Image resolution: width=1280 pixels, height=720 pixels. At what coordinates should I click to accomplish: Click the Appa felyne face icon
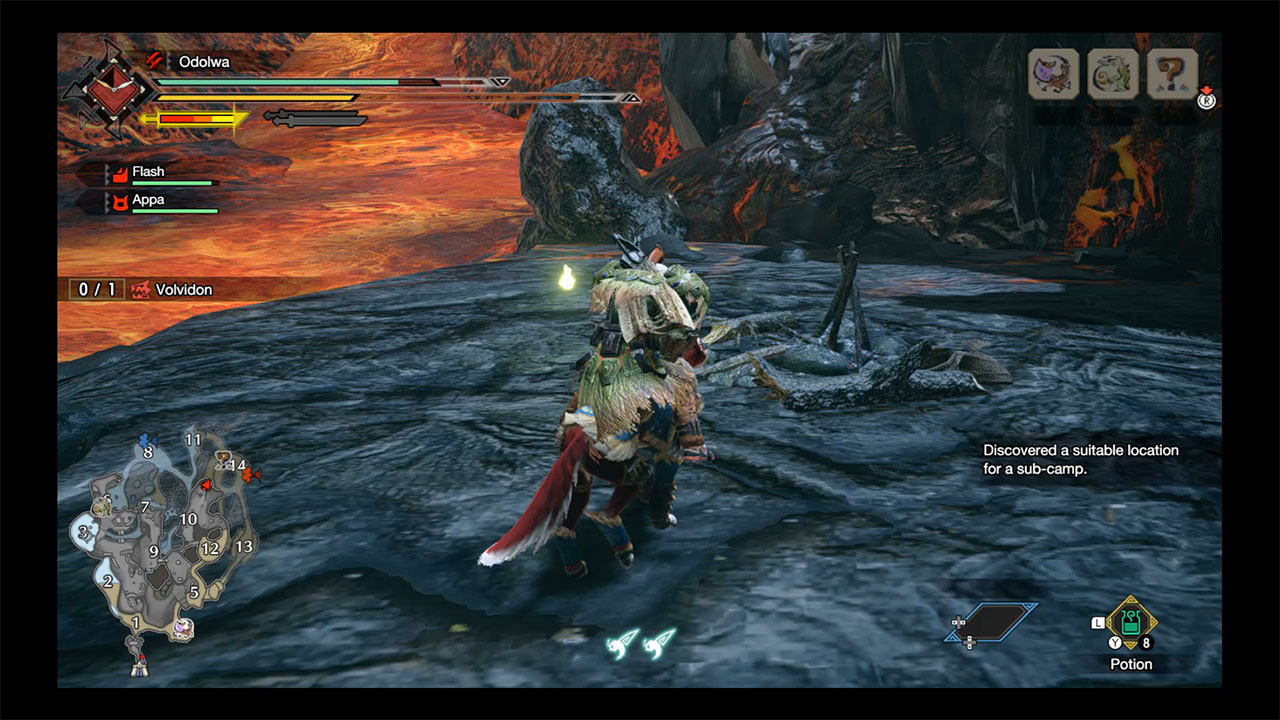click(119, 200)
